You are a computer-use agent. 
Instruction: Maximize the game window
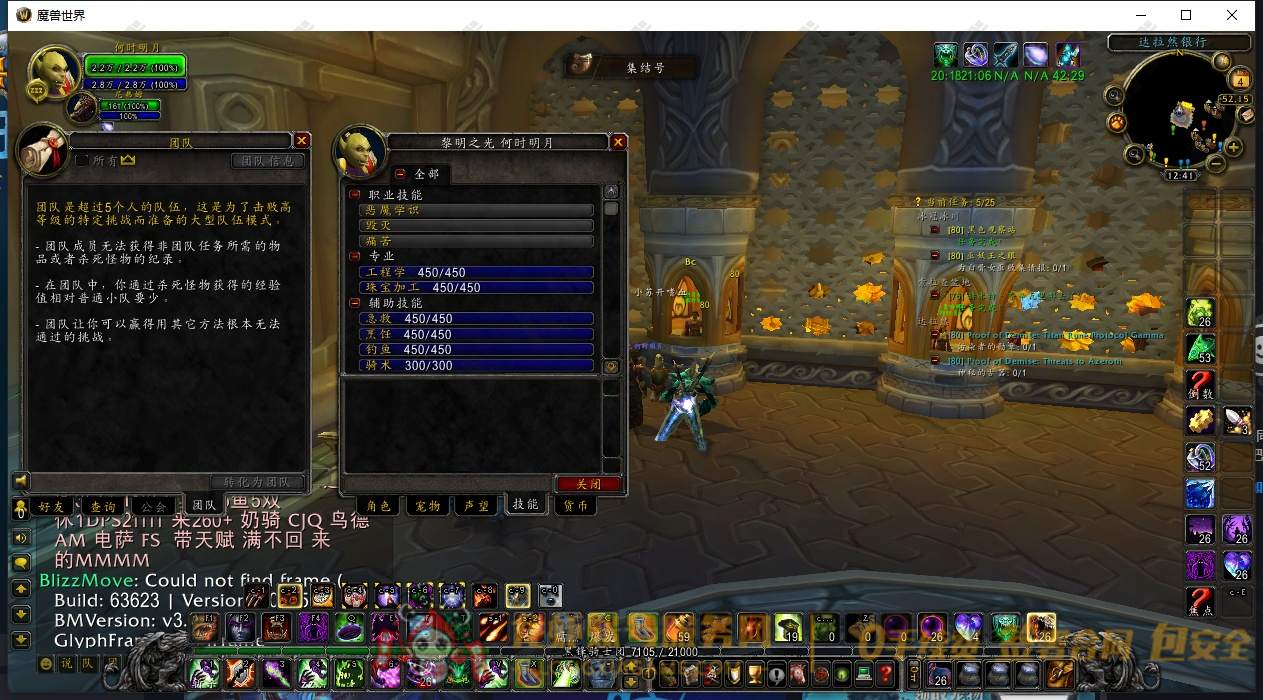[1186, 15]
